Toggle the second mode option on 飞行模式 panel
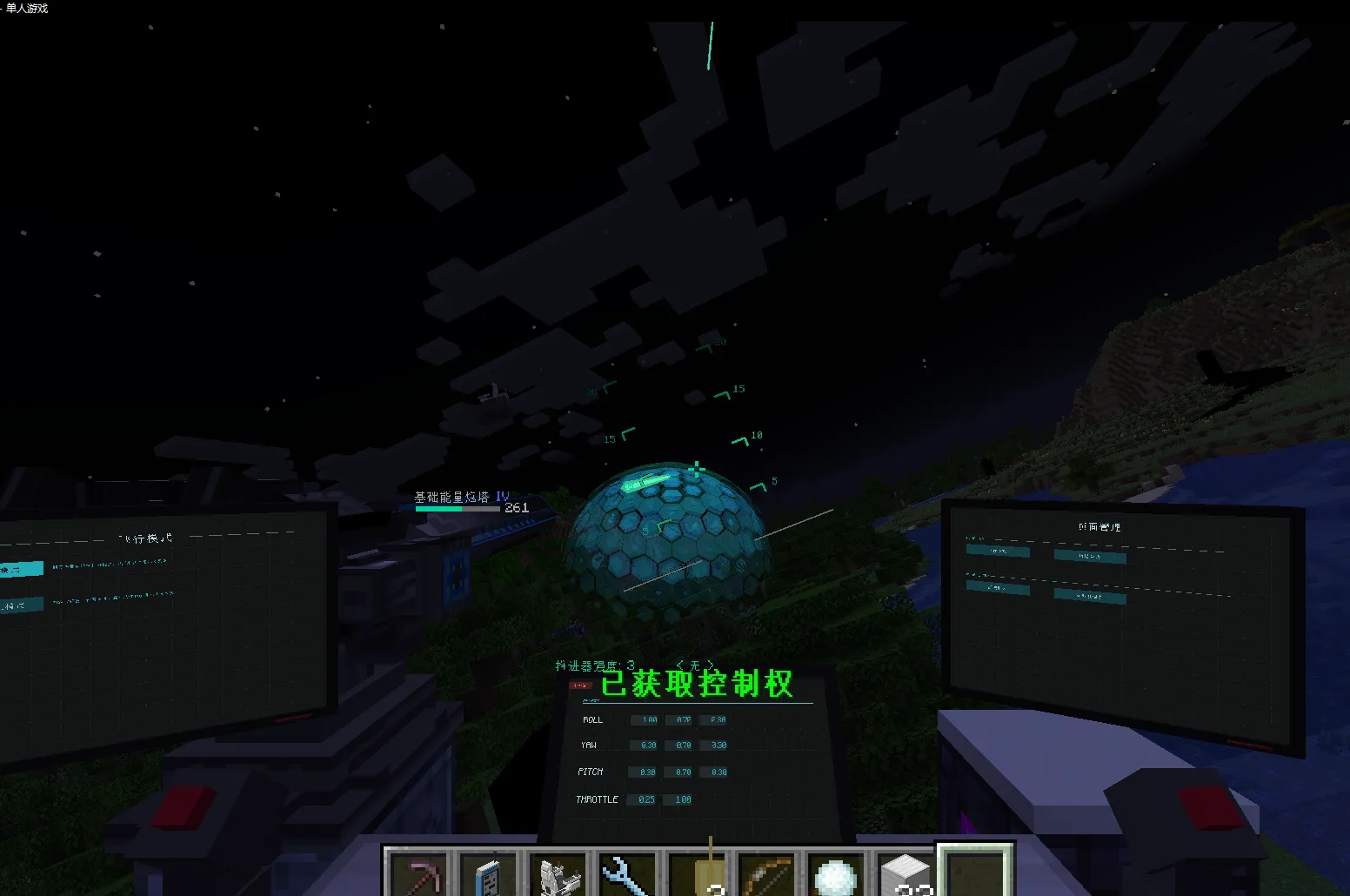 (22, 604)
